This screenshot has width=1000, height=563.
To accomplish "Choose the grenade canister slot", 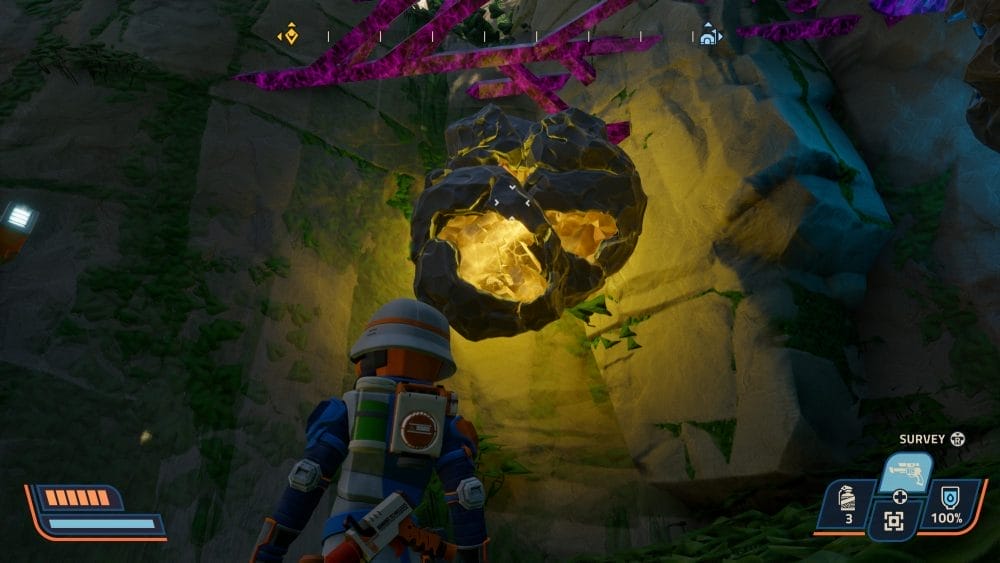I will click(x=848, y=505).
